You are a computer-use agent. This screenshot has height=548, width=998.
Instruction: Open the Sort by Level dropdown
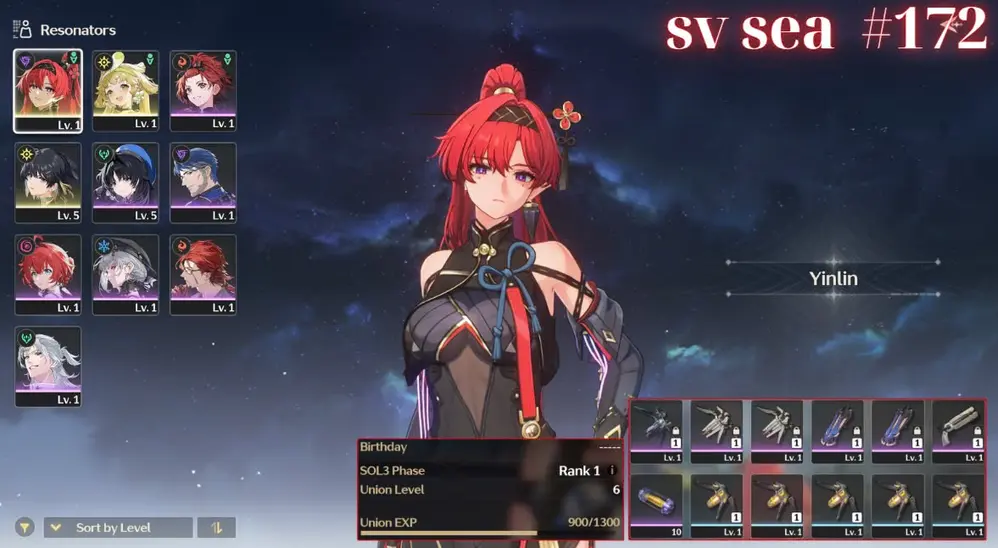point(118,527)
